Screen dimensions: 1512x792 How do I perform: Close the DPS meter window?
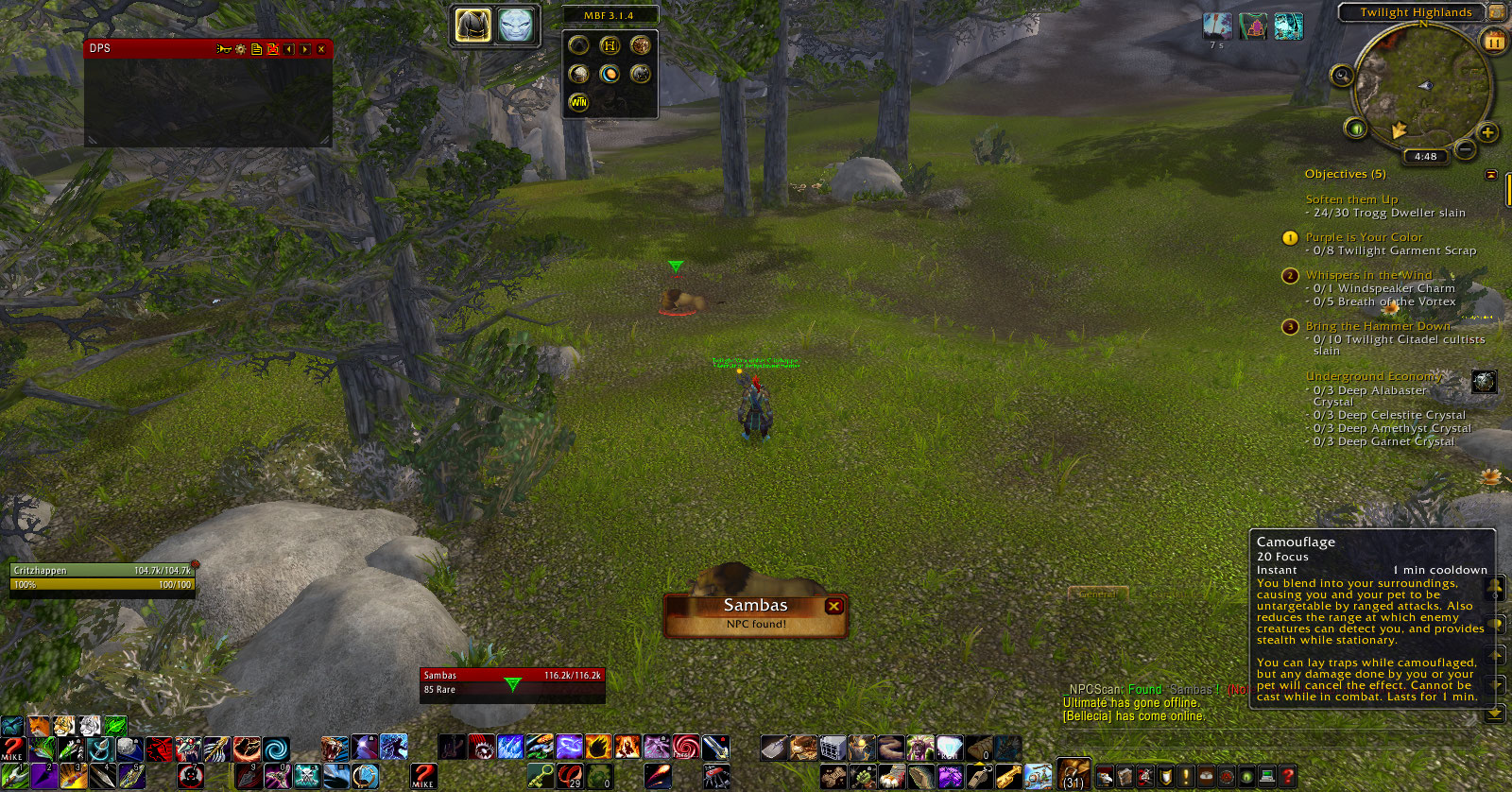(x=321, y=49)
